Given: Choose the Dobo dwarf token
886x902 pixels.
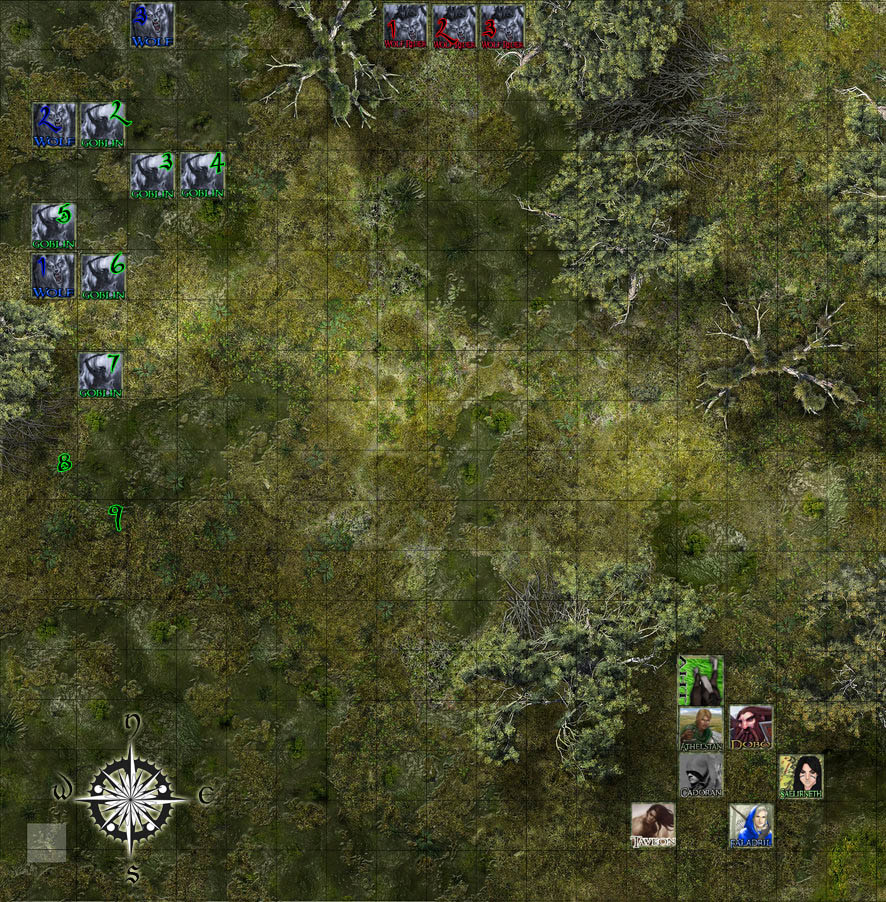Looking at the screenshot, I should tap(750, 727).
